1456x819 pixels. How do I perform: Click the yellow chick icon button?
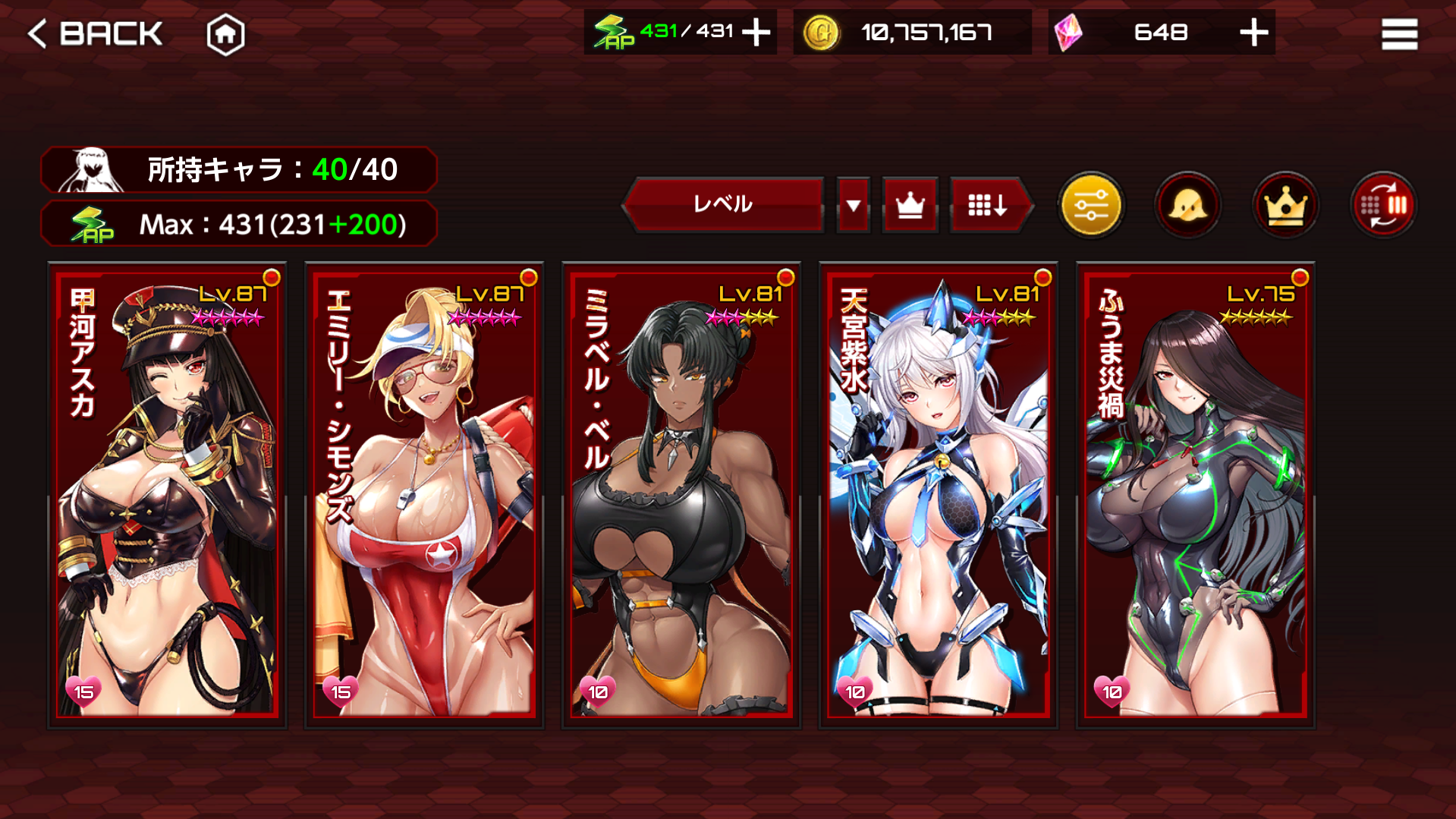(1187, 205)
